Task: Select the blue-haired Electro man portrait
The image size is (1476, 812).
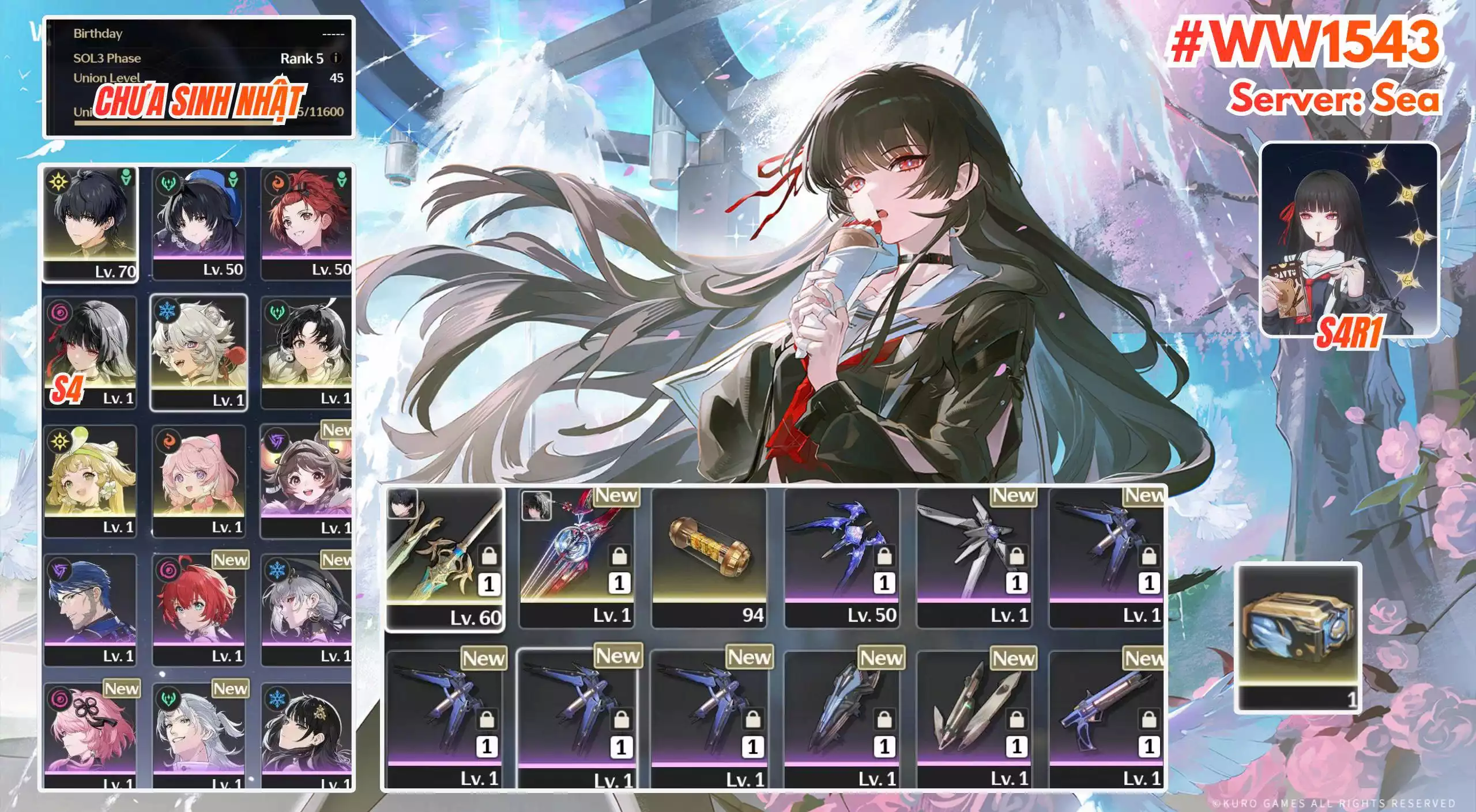Action: [x=91, y=610]
